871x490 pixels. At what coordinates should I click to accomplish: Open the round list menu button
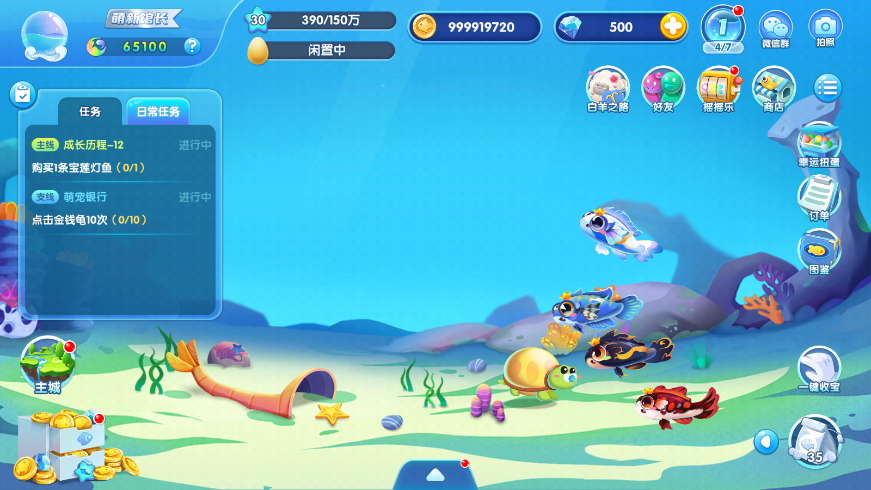(x=827, y=87)
